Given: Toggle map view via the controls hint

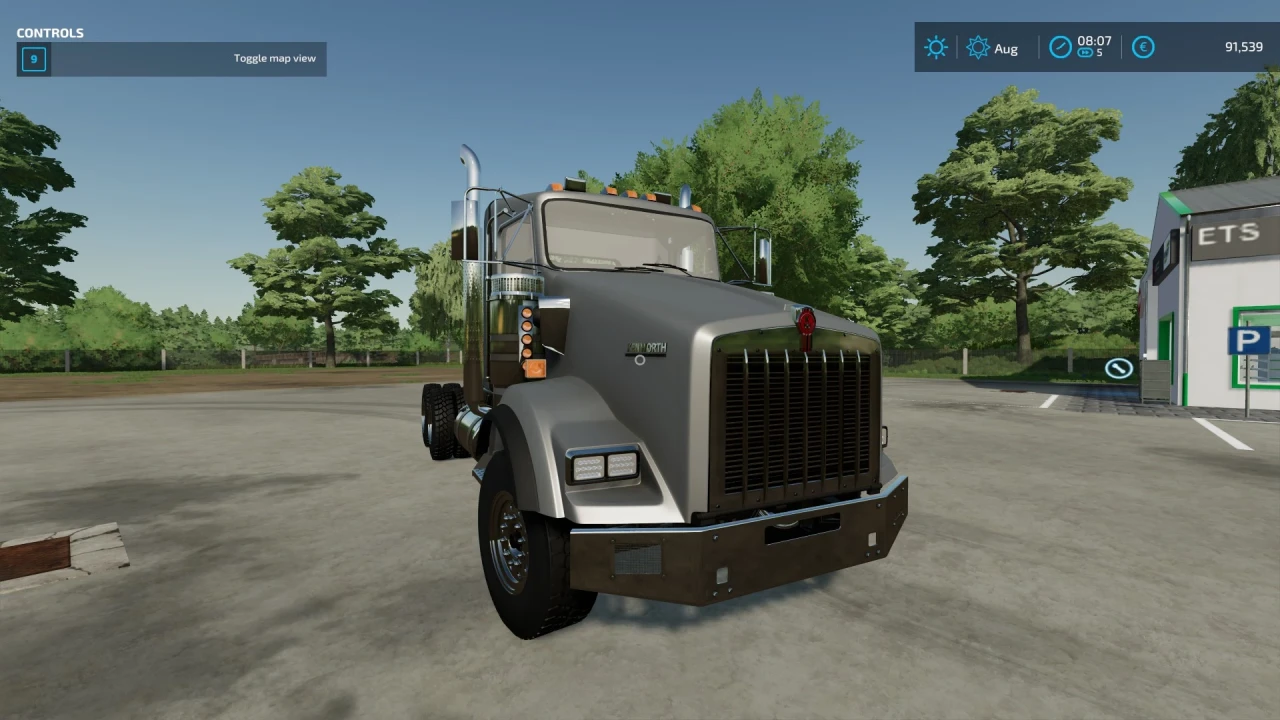Looking at the screenshot, I should (x=170, y=58).
